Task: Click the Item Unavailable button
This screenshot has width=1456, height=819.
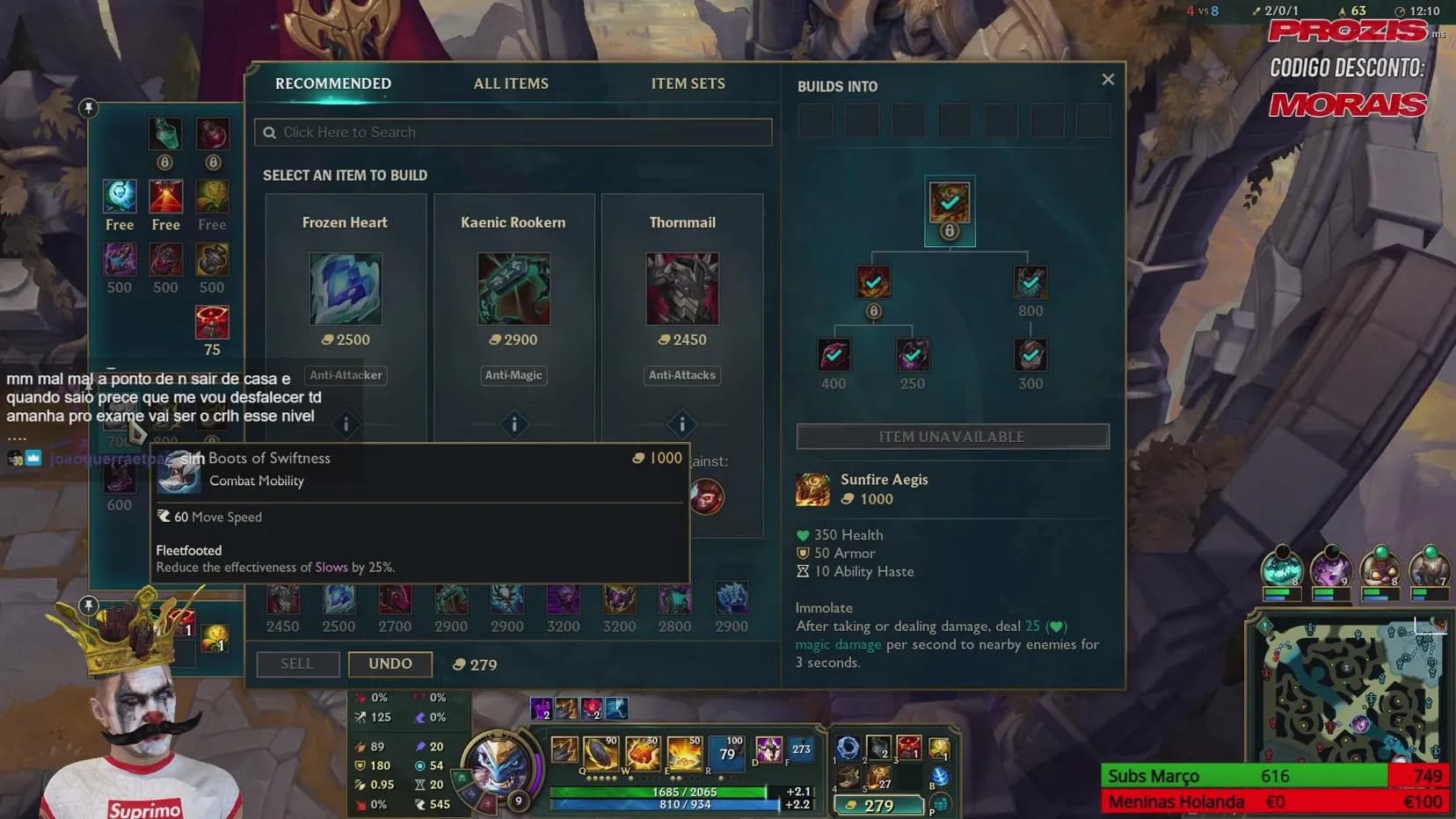Action: pos(952,437)
